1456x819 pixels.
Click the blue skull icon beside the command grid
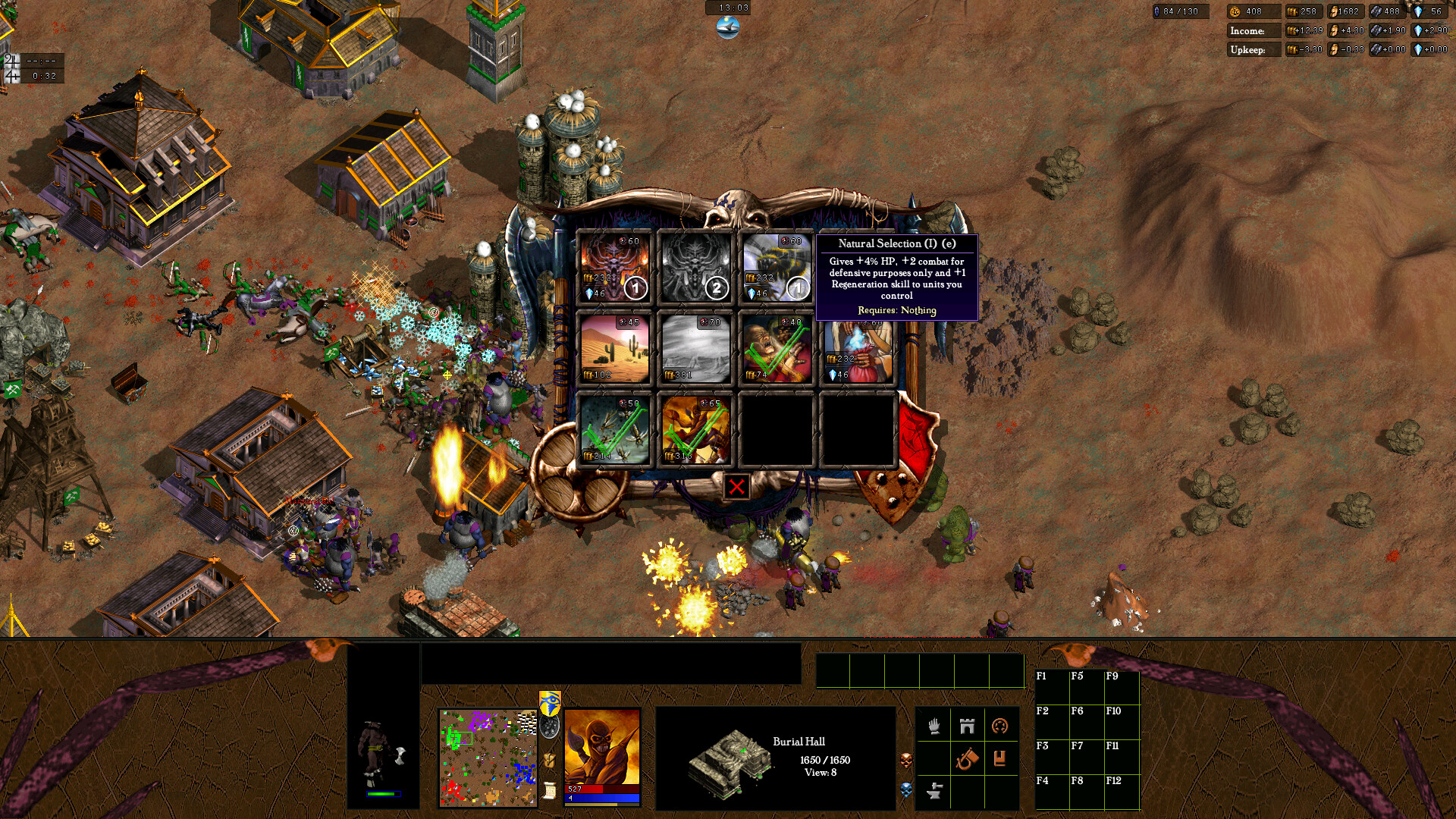click(x=907, y=789)
